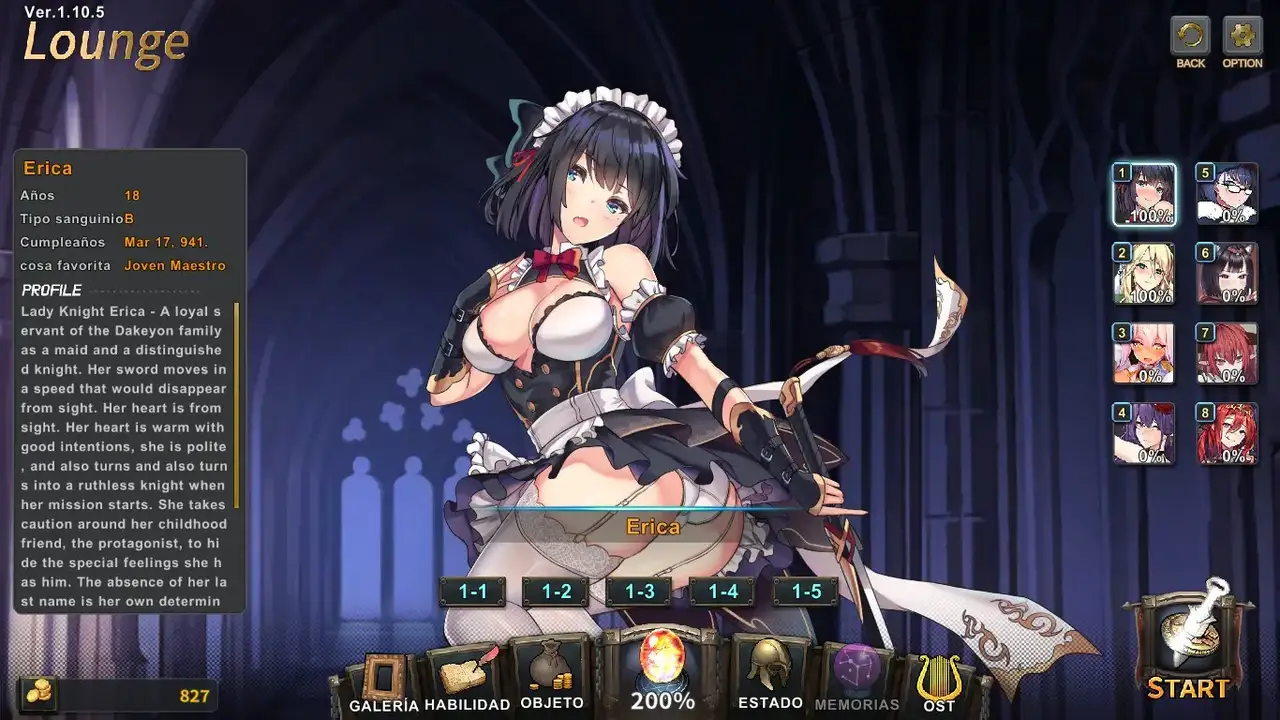Pick character portrait number 7
Viewport: 1280px width, 720px height.
(1227, 353)
